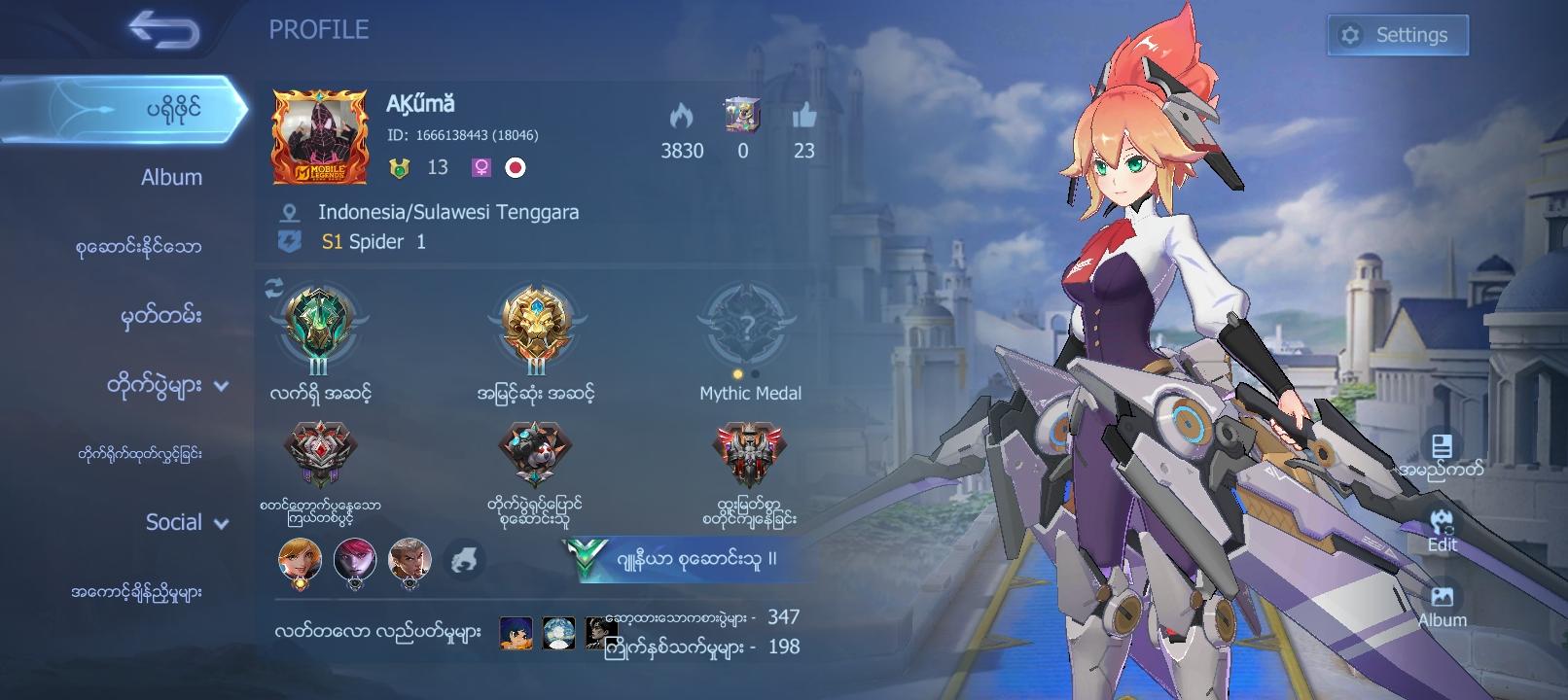Click the rank display refresh arrows icon
The width and height of the screenshot is (1568, 700).
coord(273,285)
